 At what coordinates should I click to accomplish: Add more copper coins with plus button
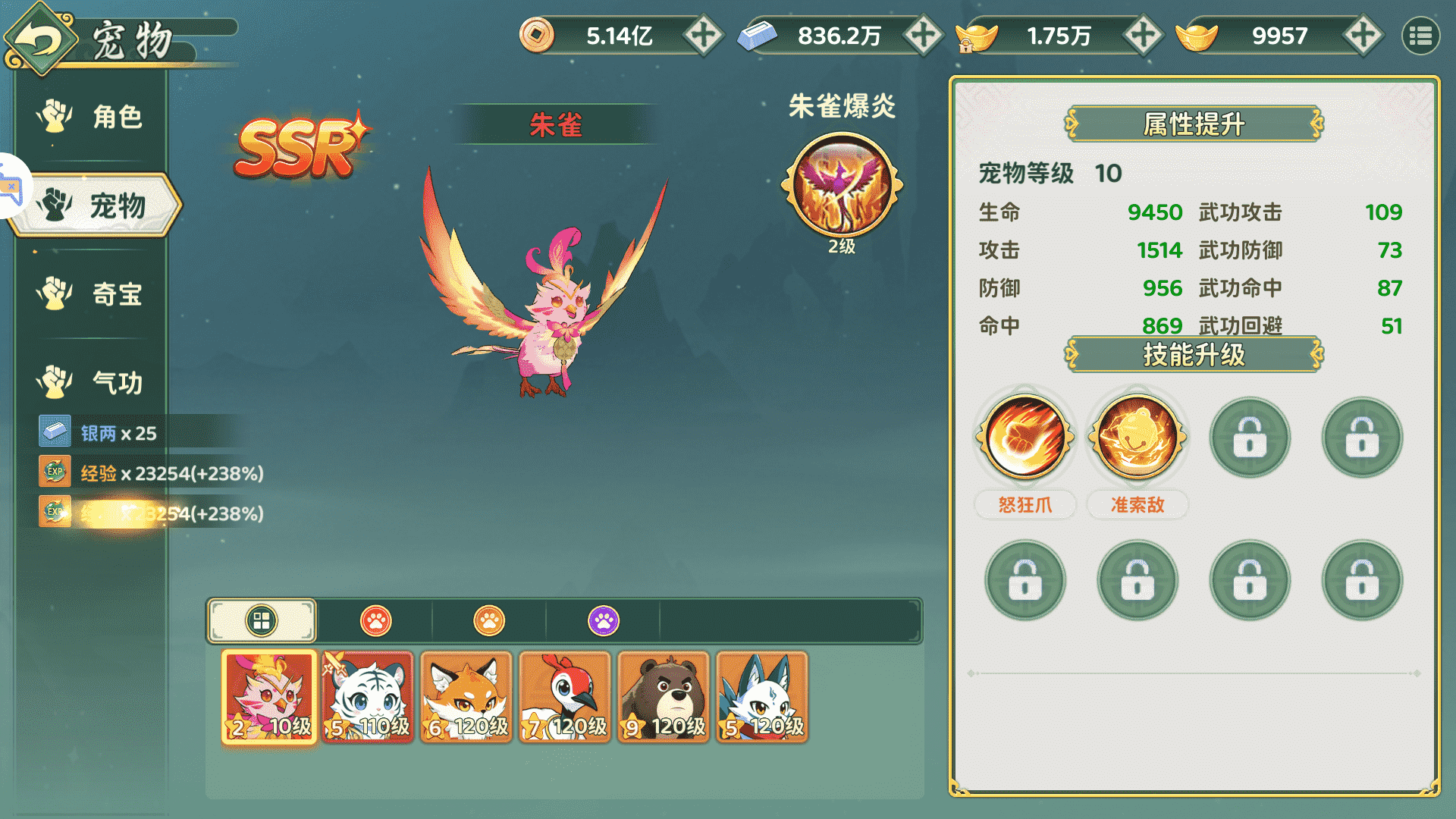[703, 36]
